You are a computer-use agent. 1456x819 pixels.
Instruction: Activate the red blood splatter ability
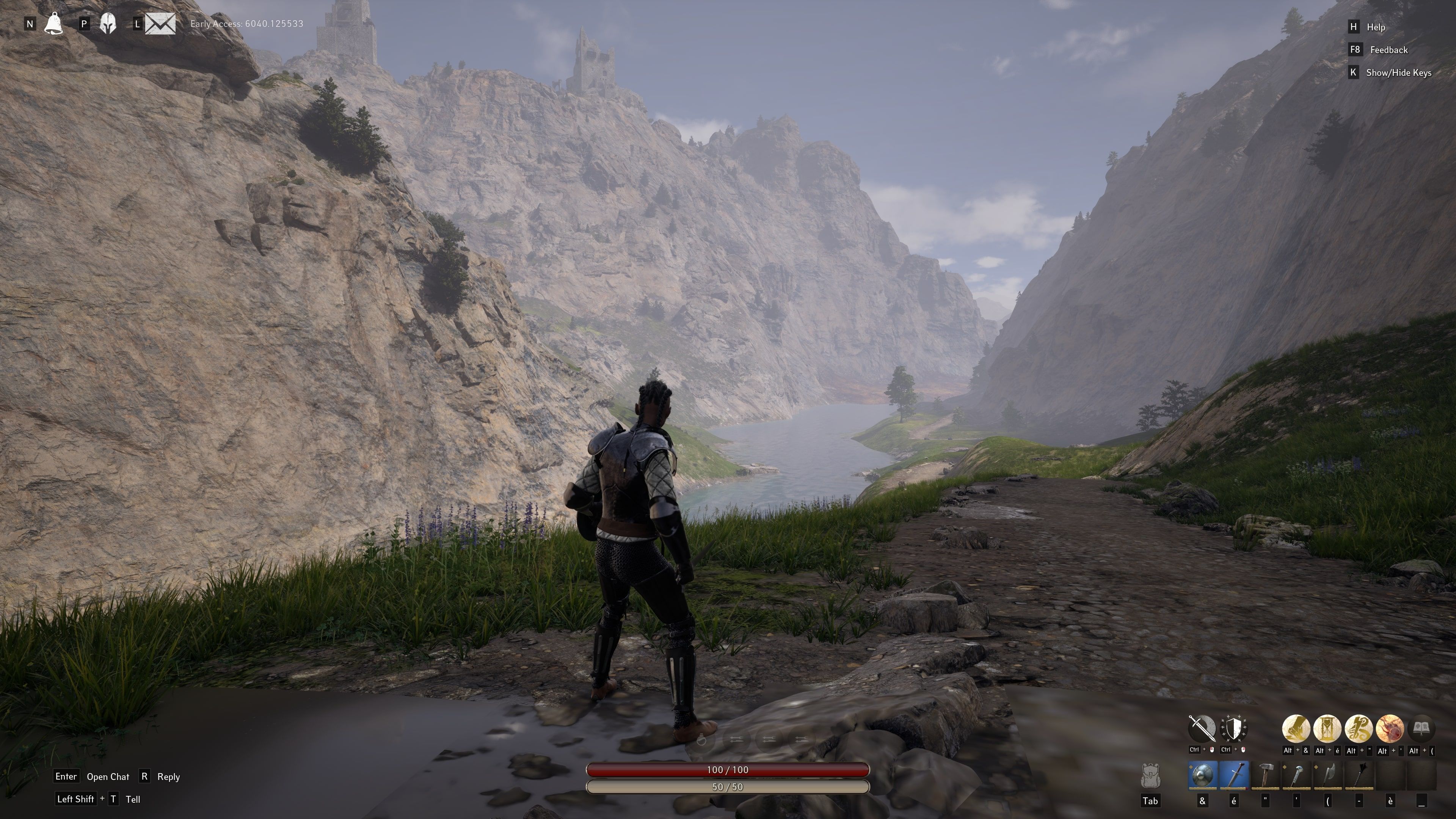click(x=1390, y=728)
